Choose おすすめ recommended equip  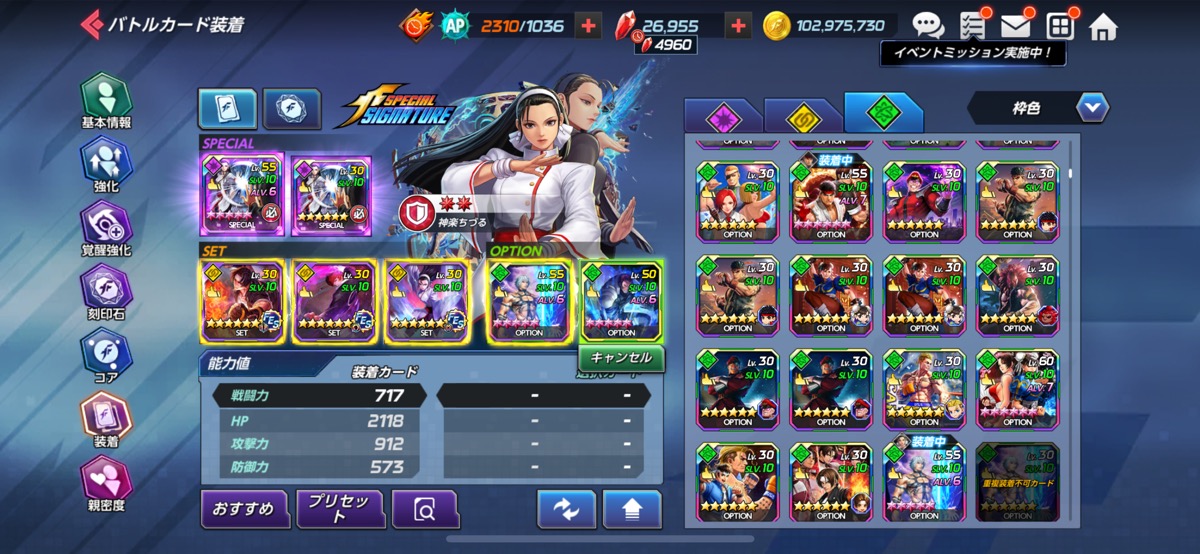point(245,509)
